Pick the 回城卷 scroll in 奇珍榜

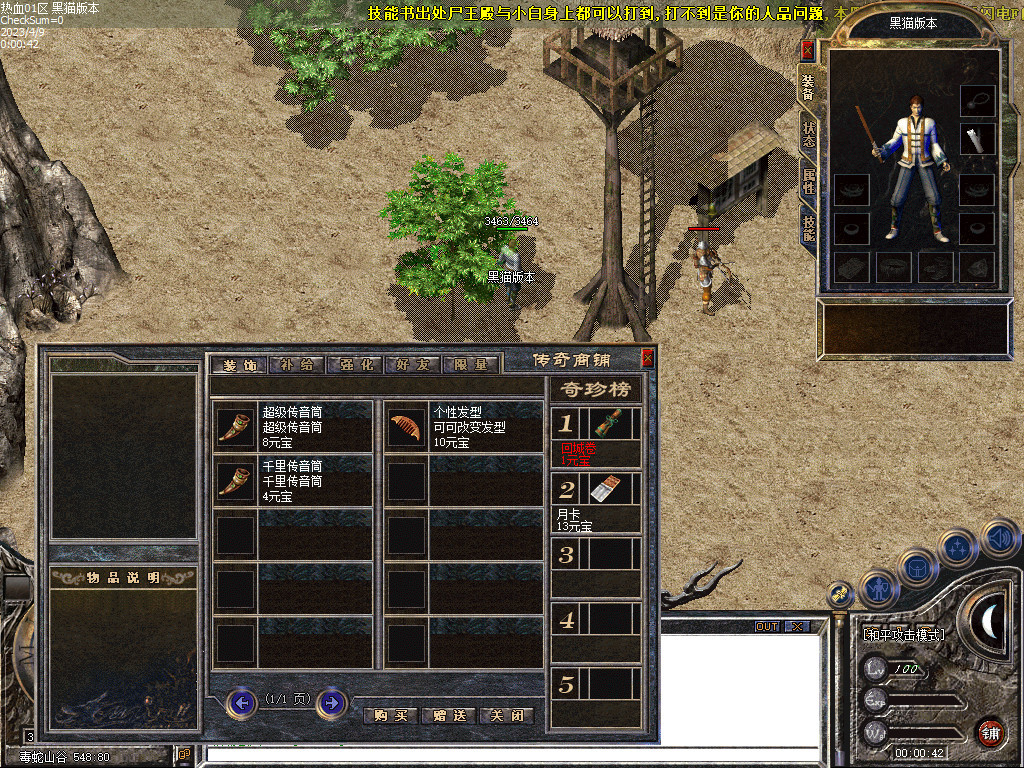click(608, 424)
